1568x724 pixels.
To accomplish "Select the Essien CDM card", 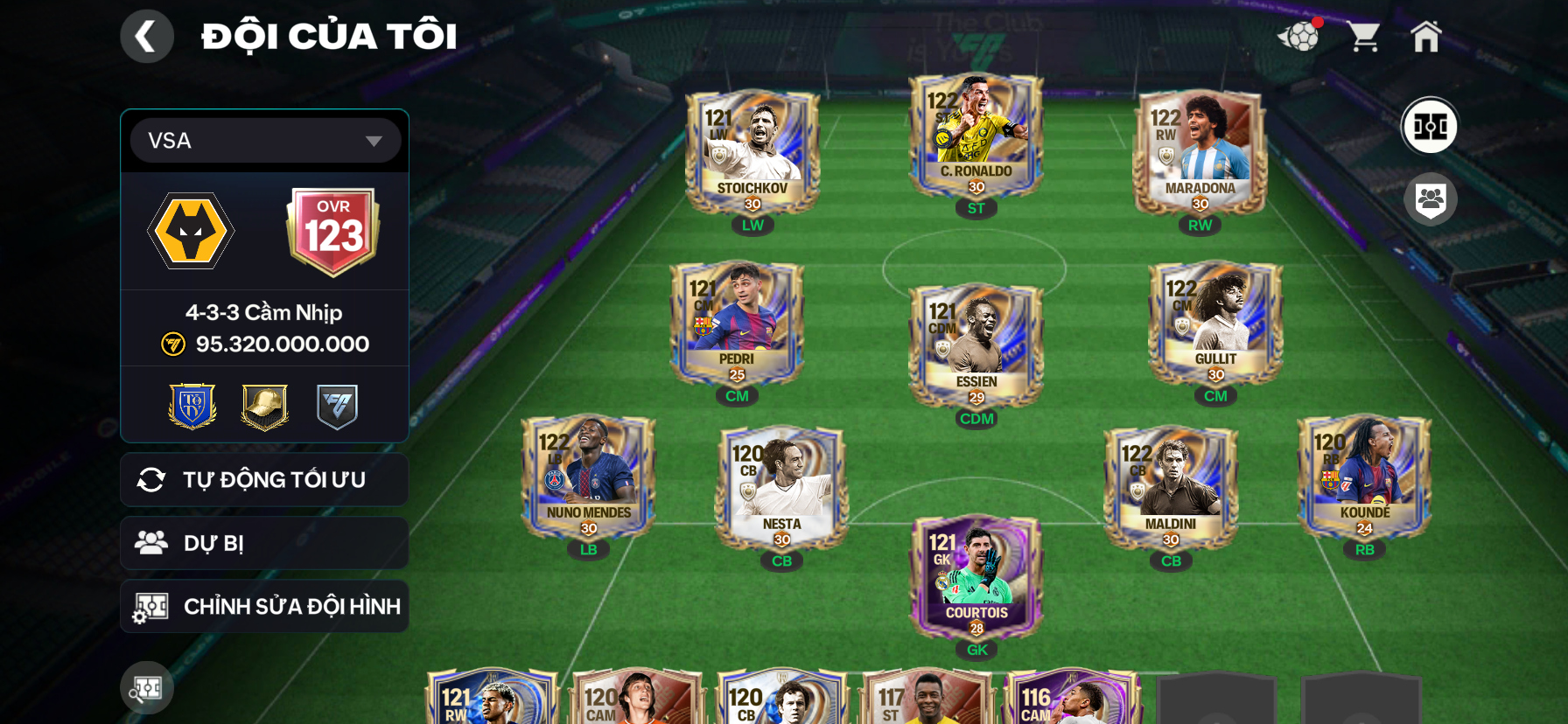I will click(976, 345).
